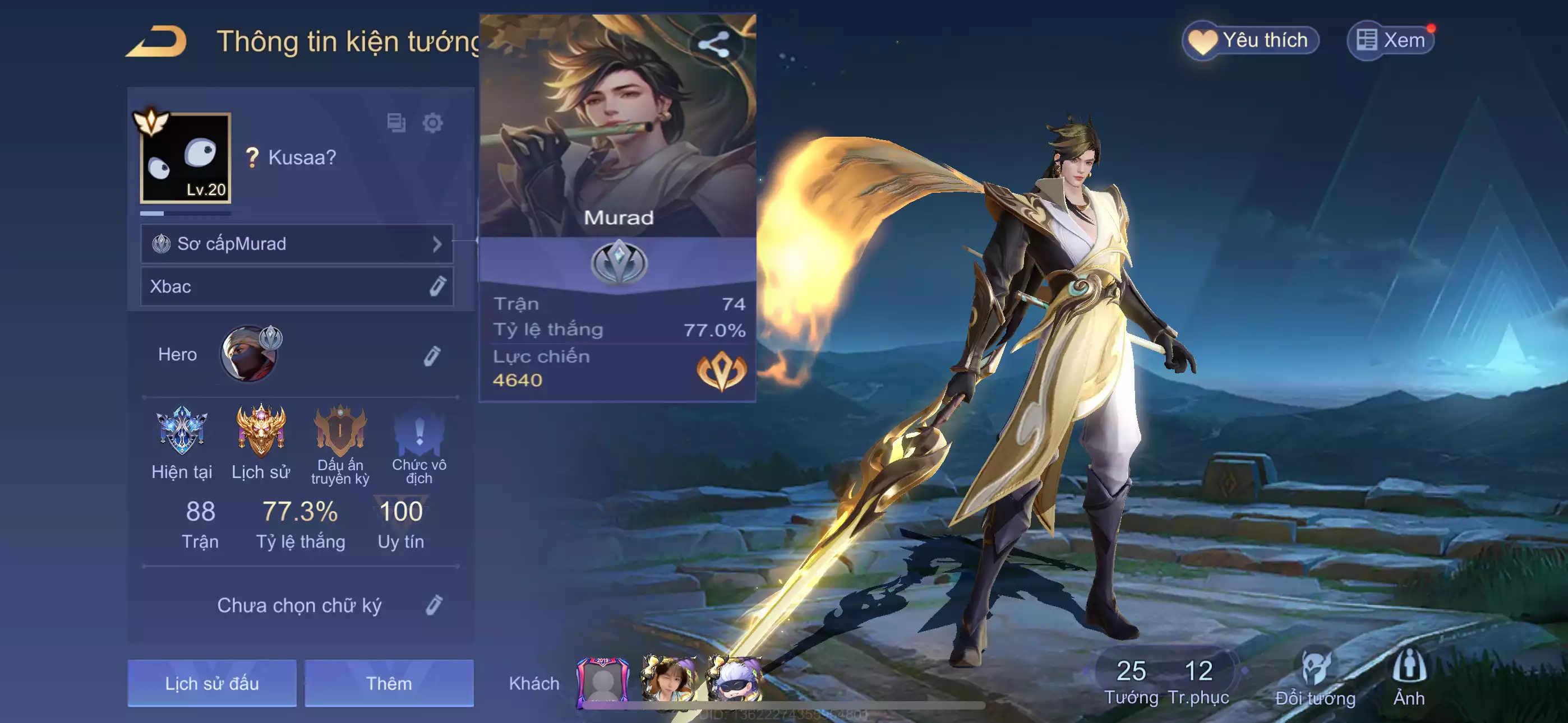The width and height of the screenshot is (1568, 723).
Task: View Uy tín credibility score
Action: click(400, 523)
